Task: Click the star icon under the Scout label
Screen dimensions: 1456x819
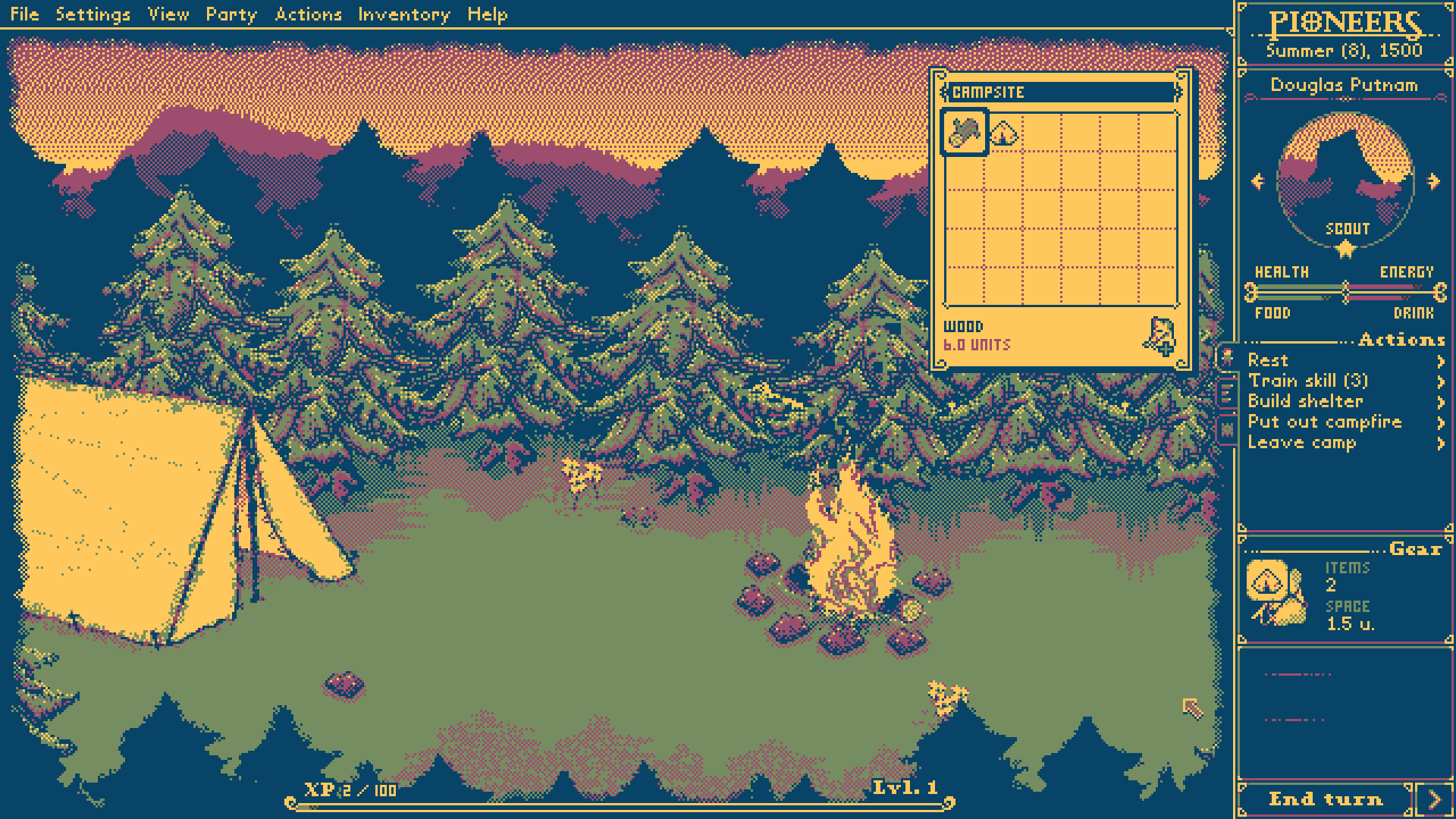Action: 1344,250
